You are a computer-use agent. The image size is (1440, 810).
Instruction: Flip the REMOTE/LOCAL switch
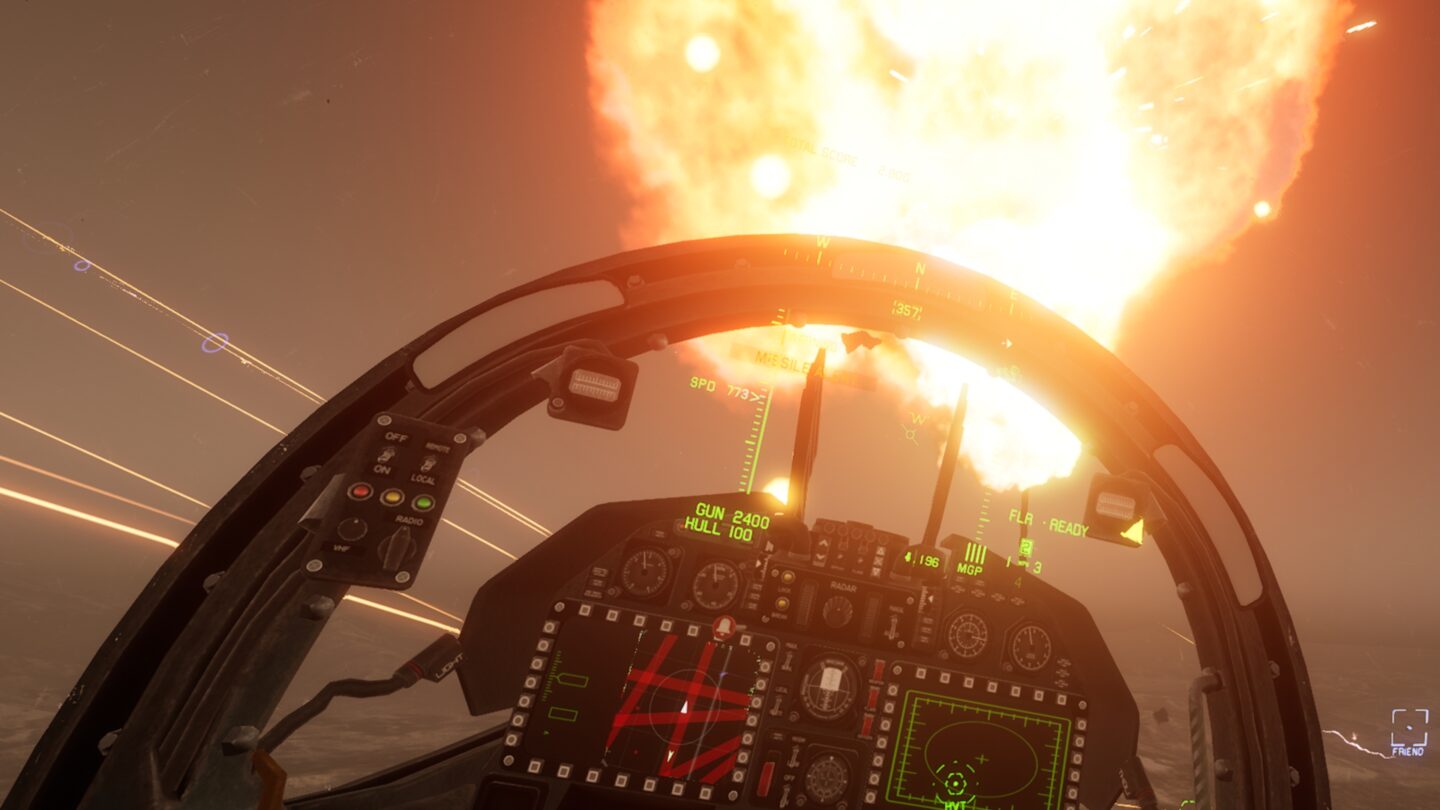(x=428, y=462)
